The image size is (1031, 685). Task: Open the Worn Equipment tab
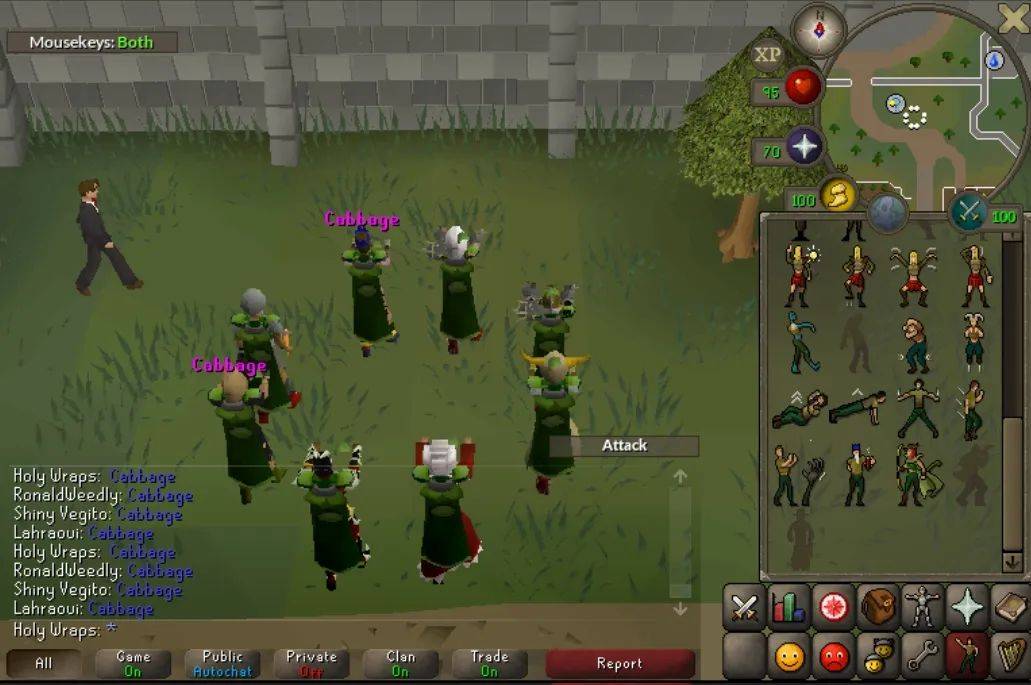click(922, 608)
